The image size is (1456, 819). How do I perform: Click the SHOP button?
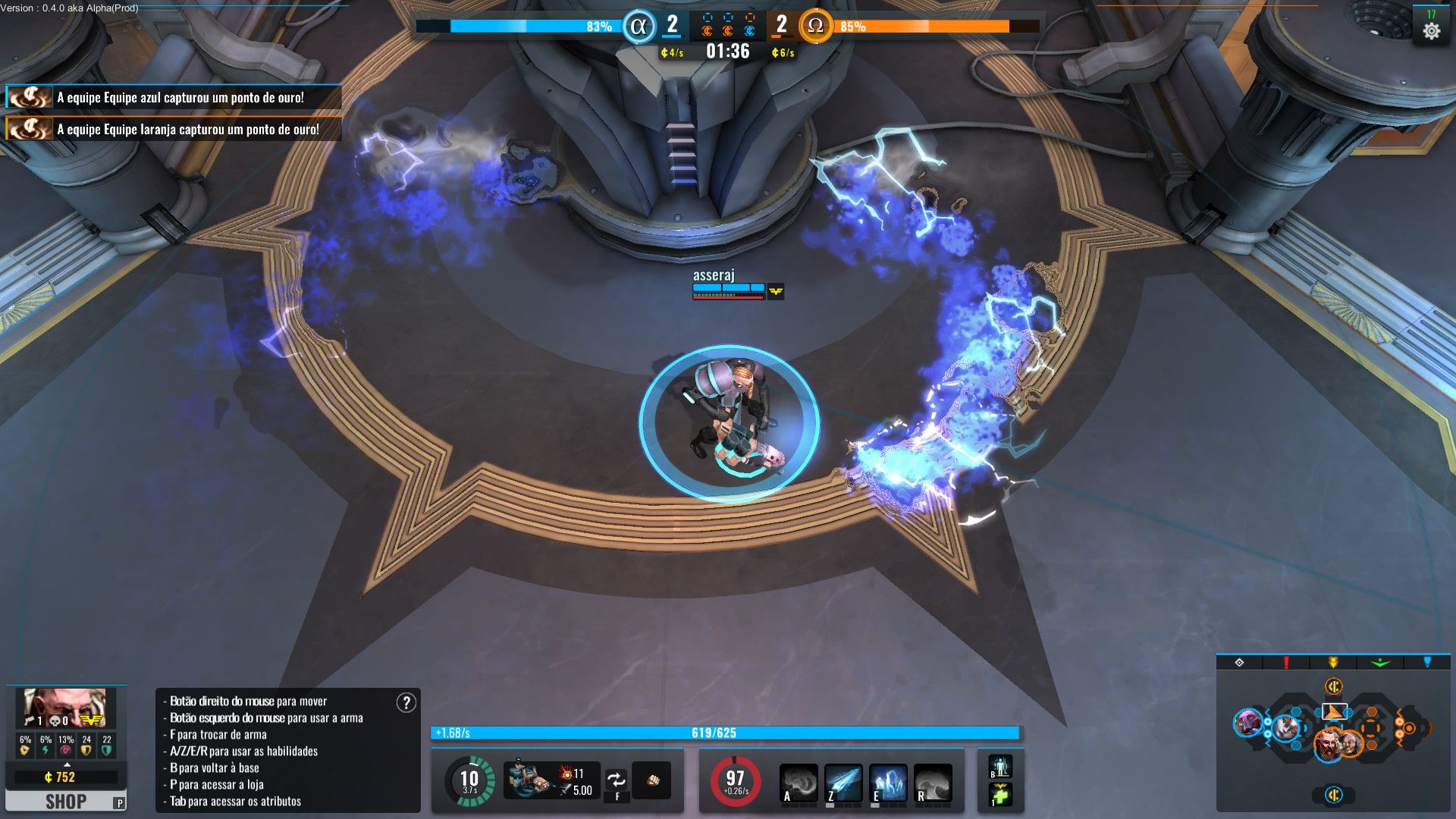coord(65,801)
